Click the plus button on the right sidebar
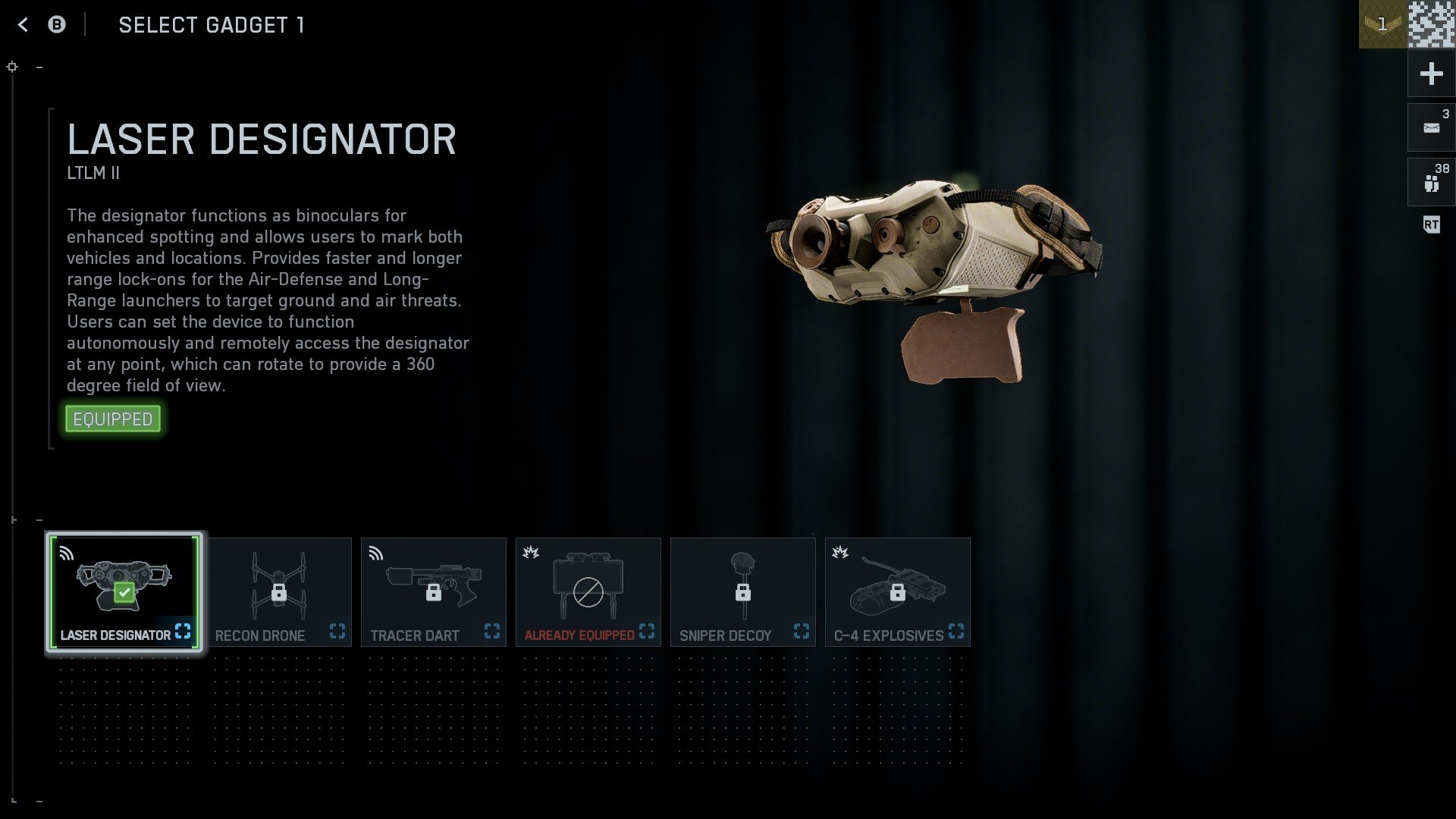The height and width of the screenshot is (819, 1456). click(1430, 74)
